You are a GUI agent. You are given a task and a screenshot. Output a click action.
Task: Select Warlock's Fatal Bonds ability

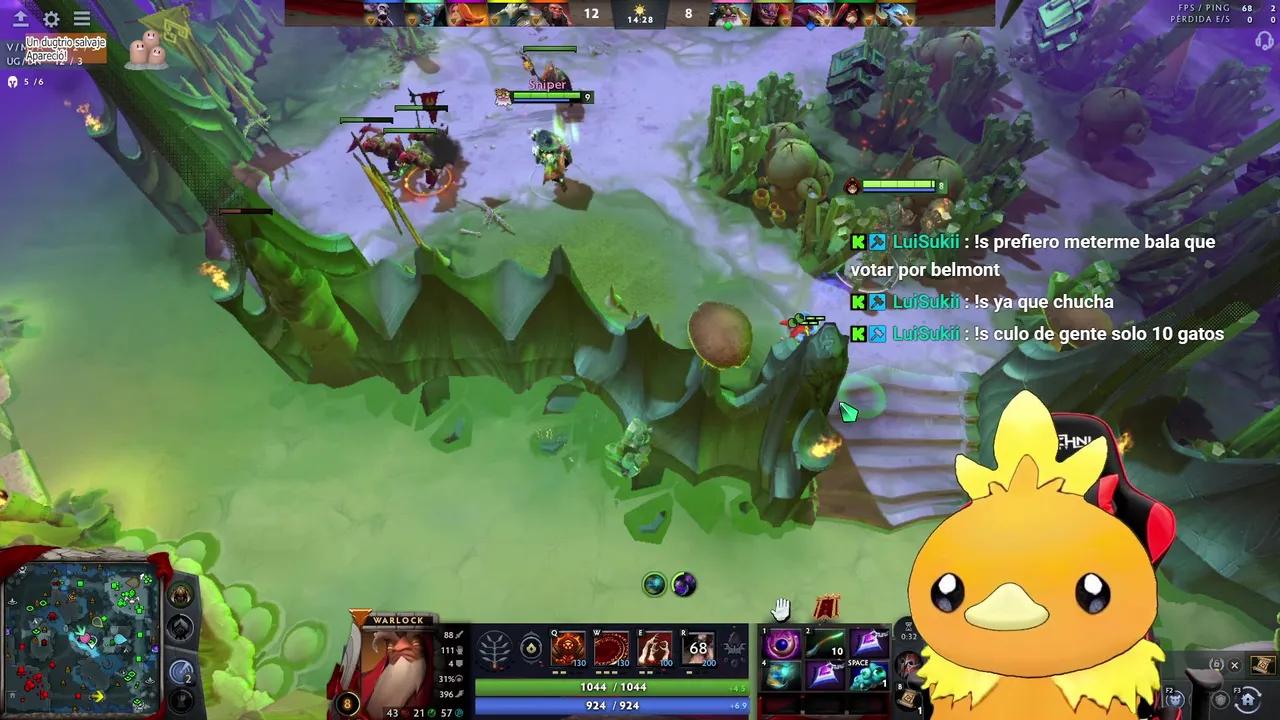[567, 645]
